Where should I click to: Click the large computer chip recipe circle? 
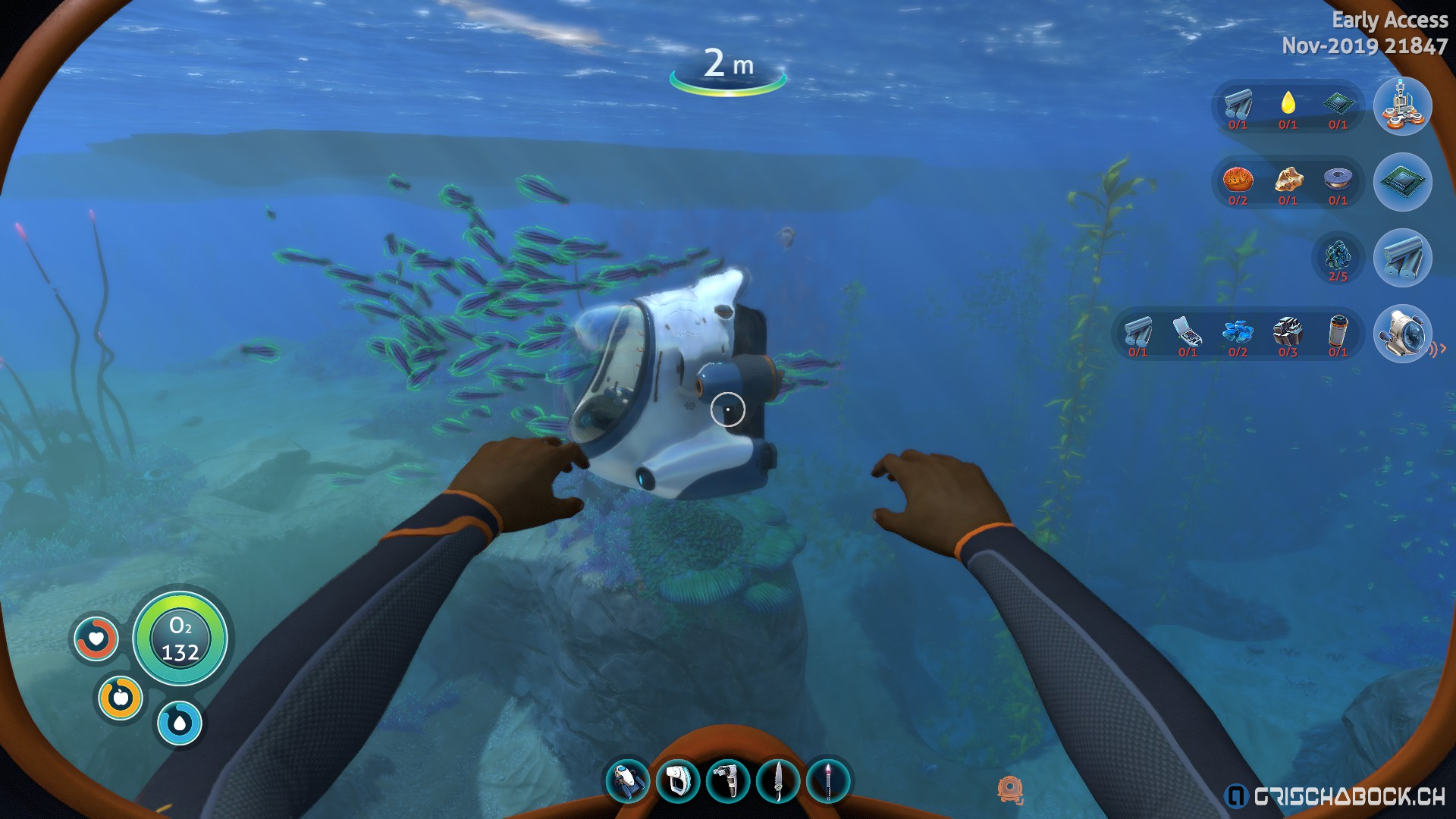1402,182
